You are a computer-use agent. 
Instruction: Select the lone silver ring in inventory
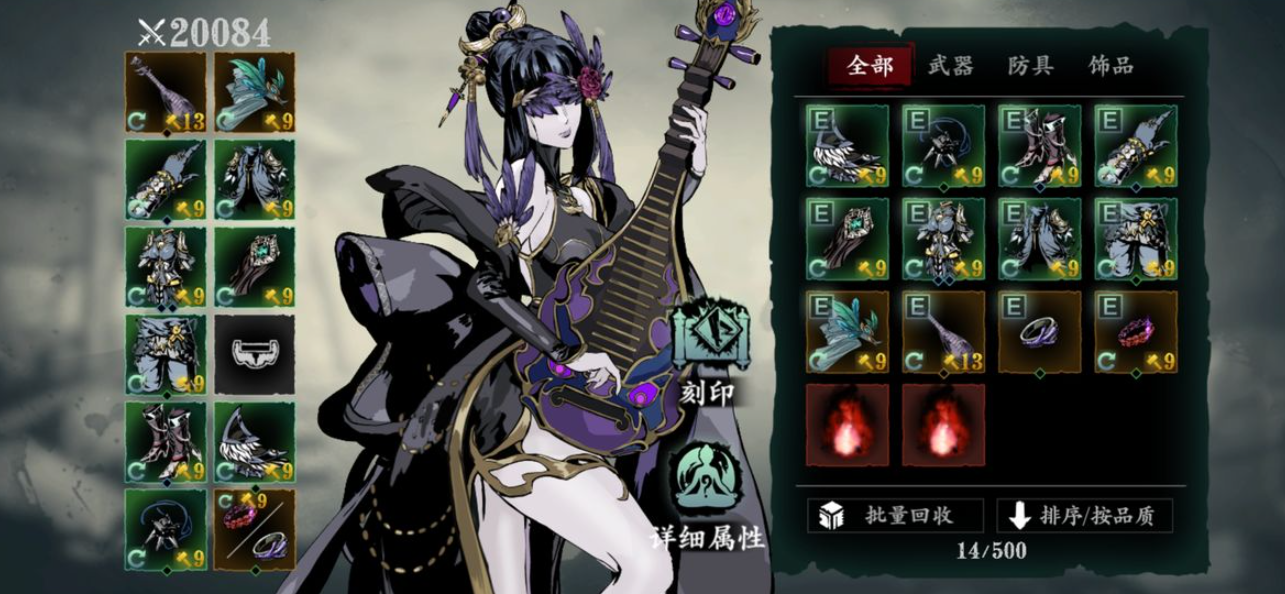click(1040, 332)
